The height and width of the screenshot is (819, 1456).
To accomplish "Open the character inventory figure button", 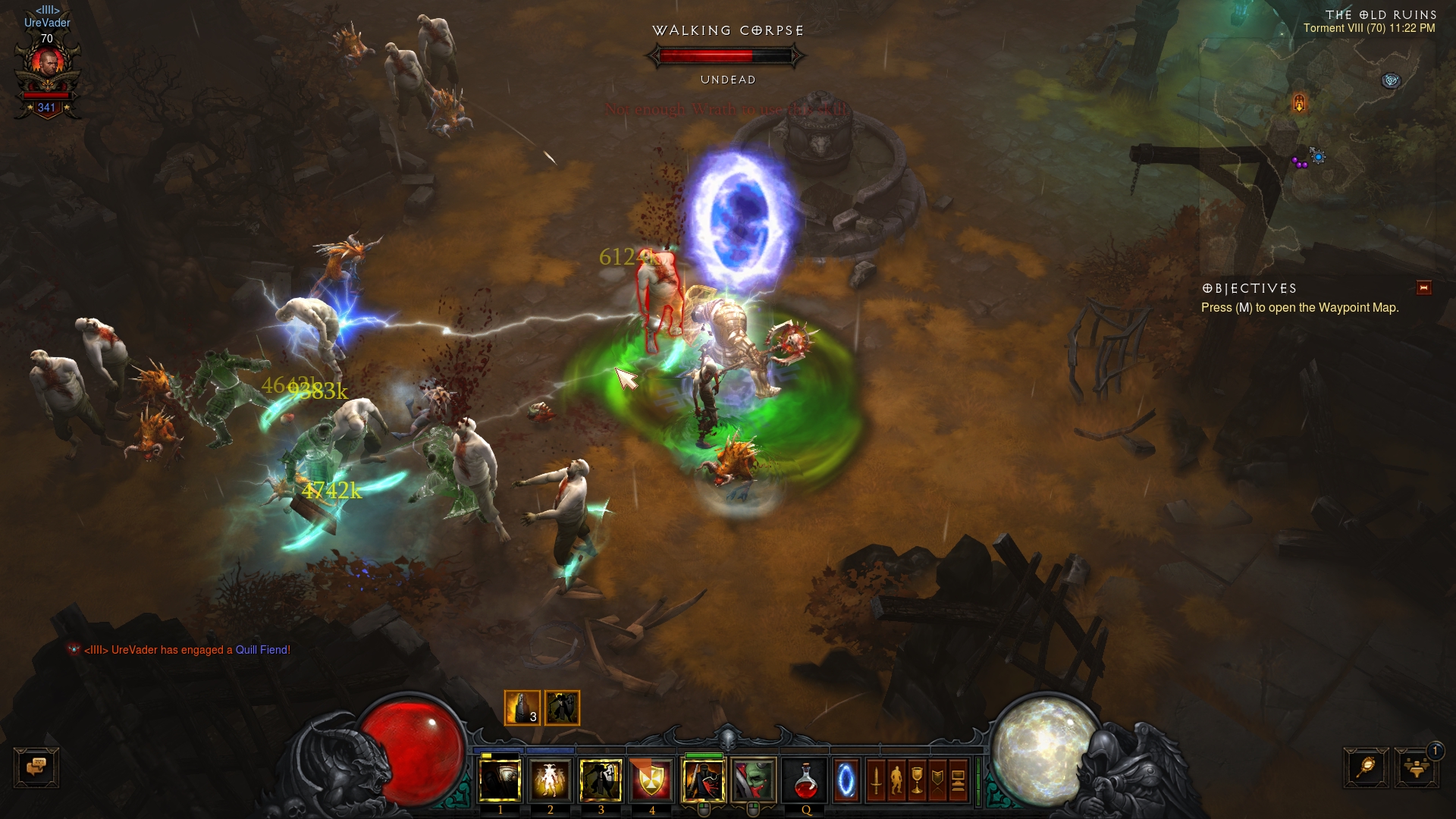I will pyautogui.click(x=896, y=780).
